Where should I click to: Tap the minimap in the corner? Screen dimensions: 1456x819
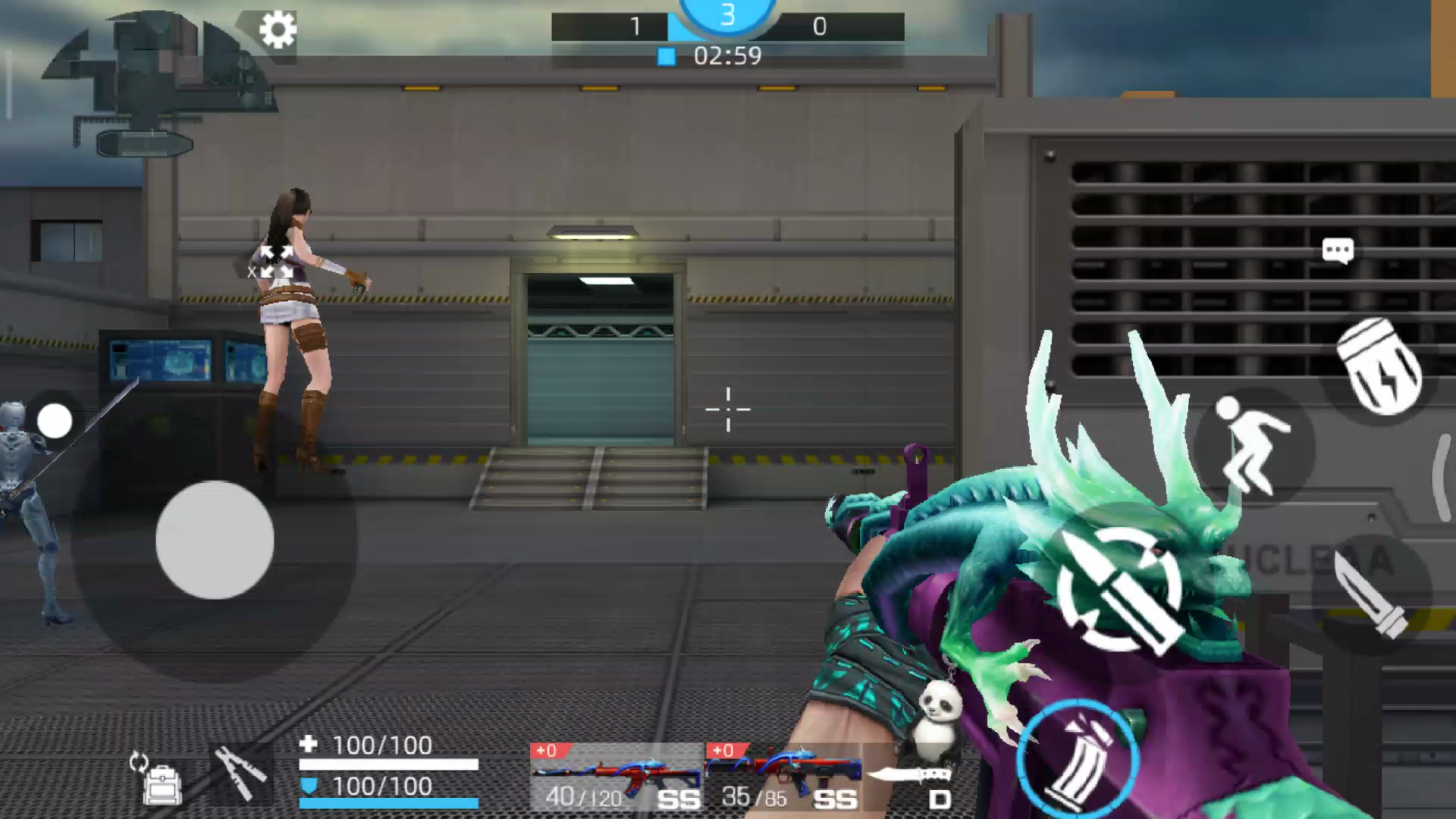click(155, 83)
